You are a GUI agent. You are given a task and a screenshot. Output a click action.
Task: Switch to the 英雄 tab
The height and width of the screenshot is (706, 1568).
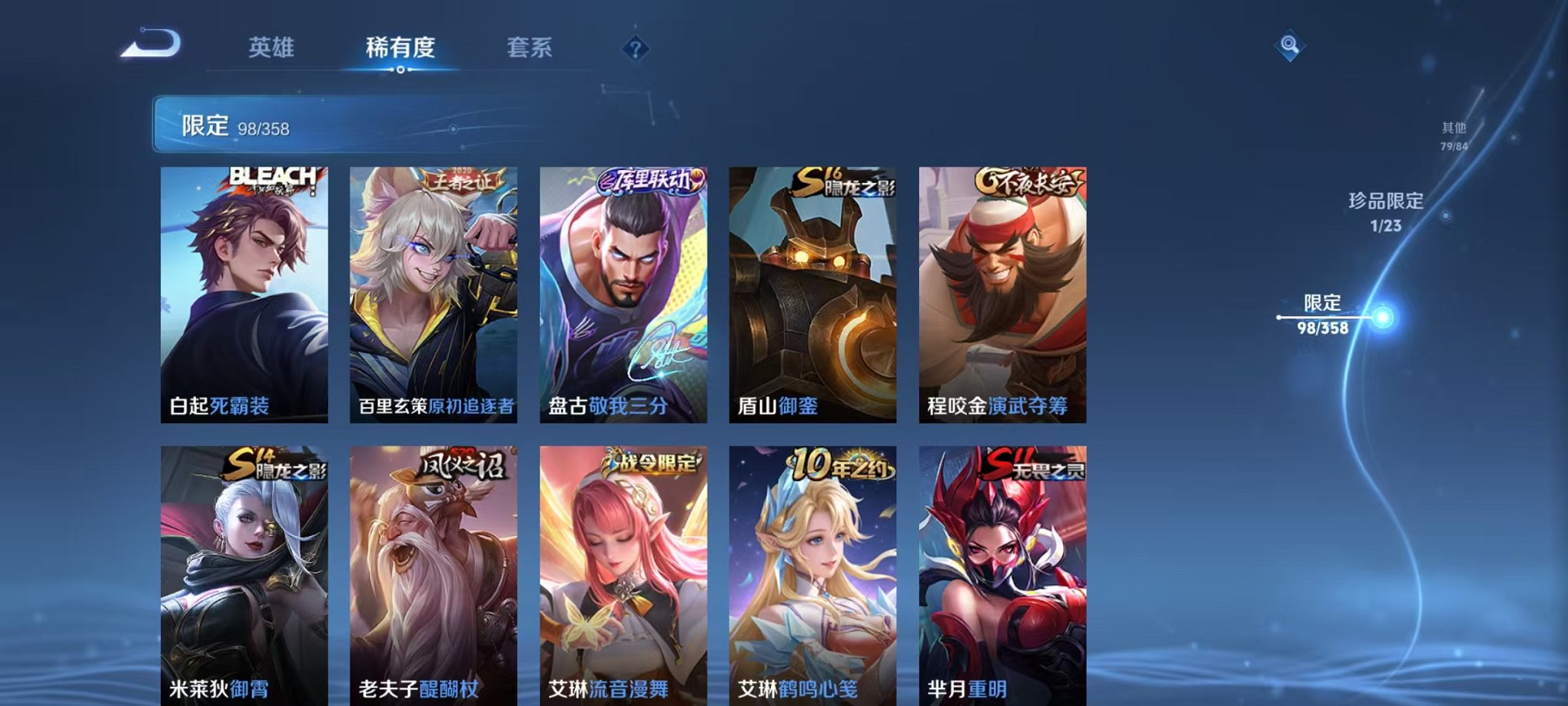274,48
